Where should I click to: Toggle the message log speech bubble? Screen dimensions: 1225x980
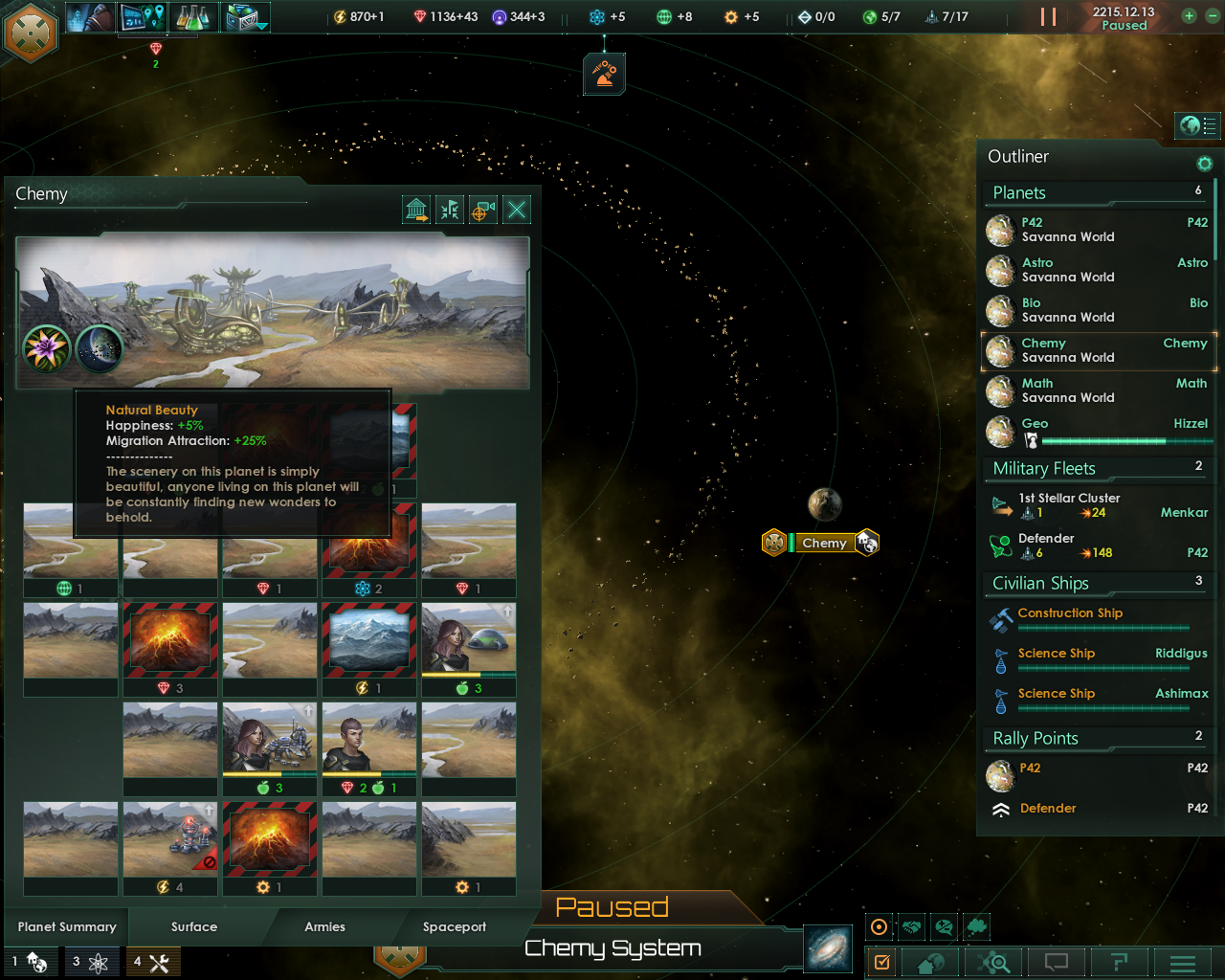(1056, 963)
